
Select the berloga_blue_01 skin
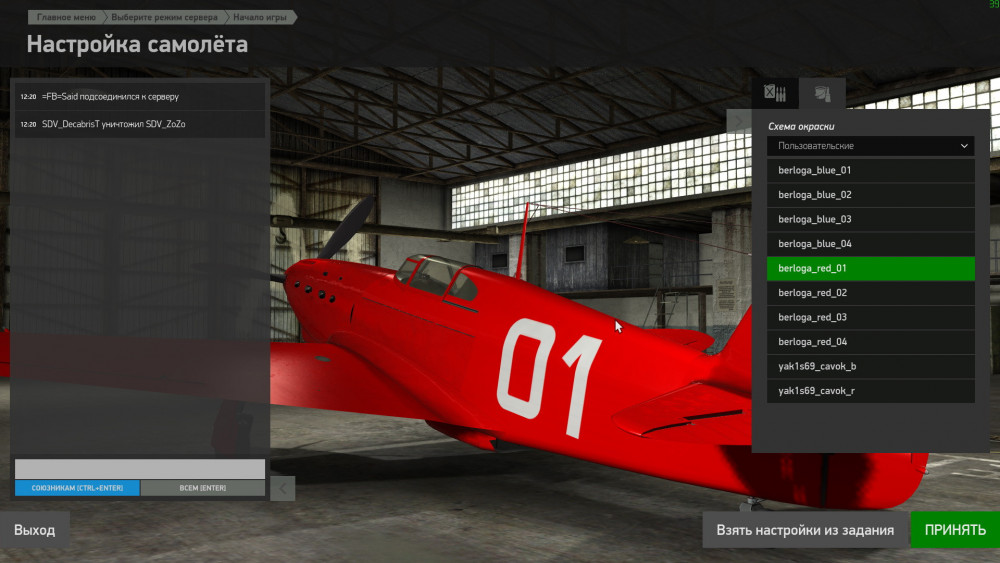click(870, 170)
